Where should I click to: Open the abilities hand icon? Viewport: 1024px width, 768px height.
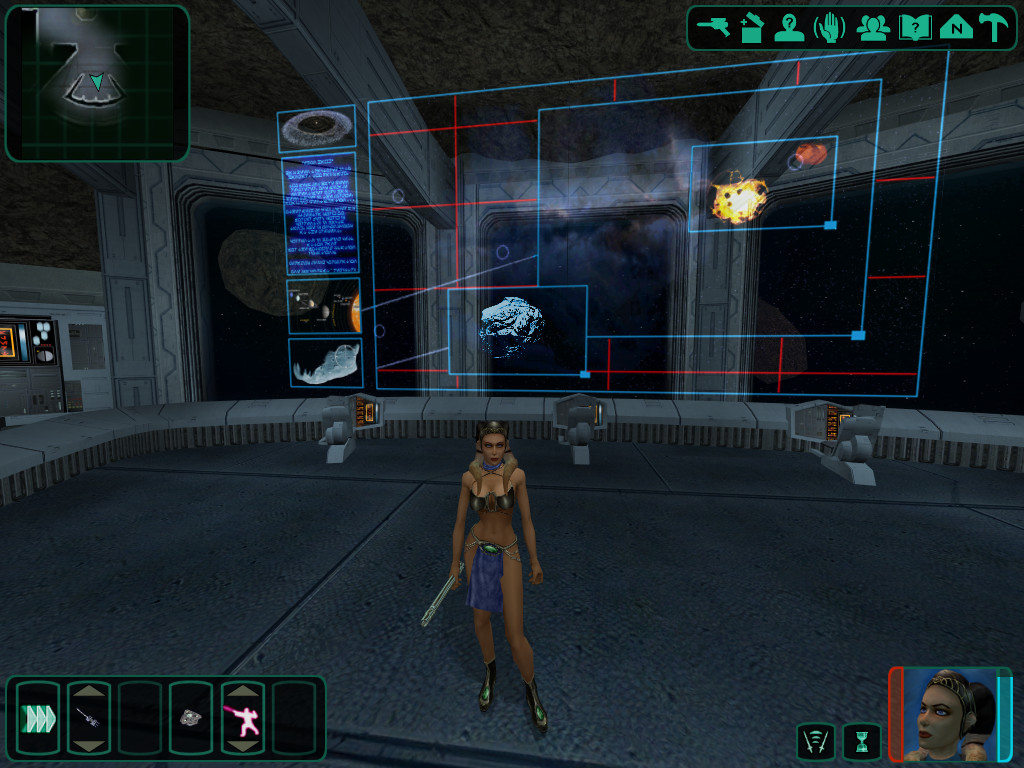tap(830, 28)
